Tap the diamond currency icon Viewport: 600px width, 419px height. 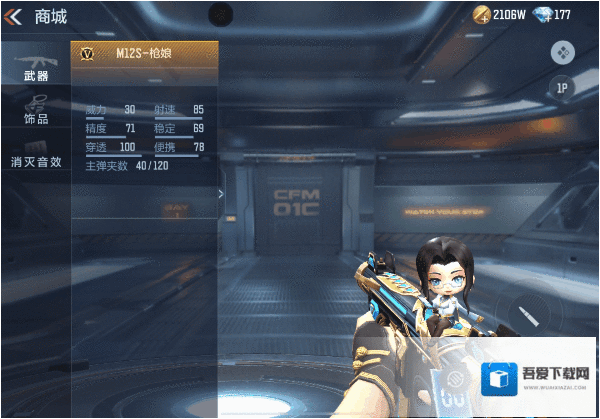[x=542, y=14]
